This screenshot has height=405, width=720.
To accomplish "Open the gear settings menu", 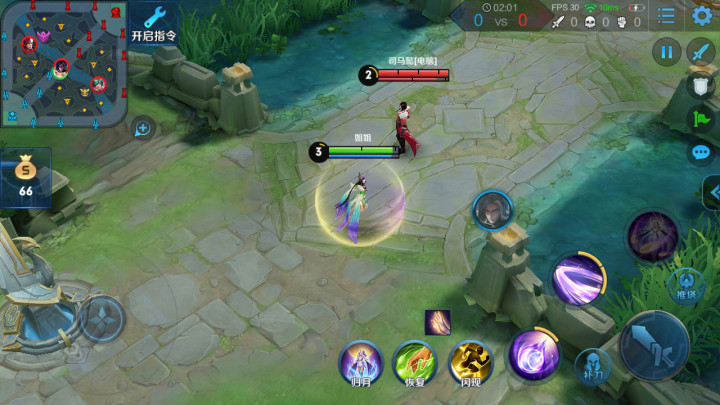I will 702,16.
